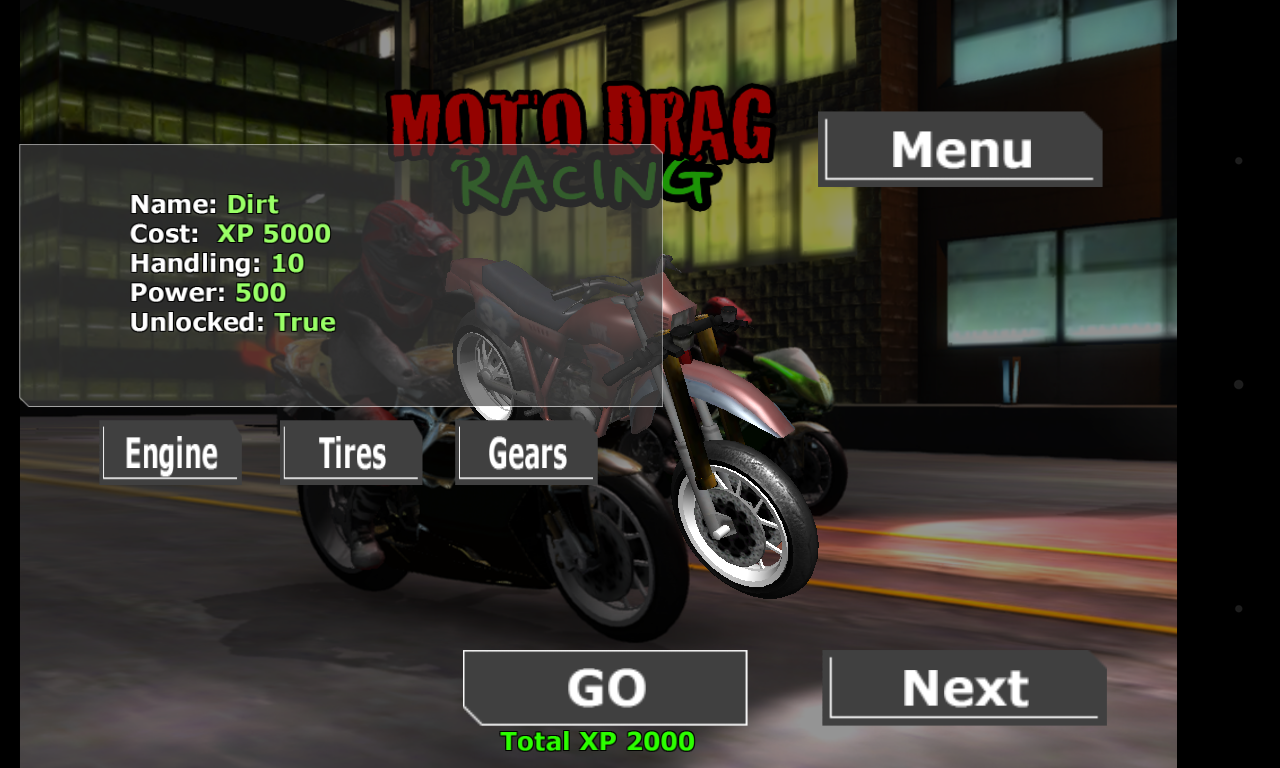The height and width of the screenshot is (768, 1280).
Task: Show the Next bike
Action: (x=964, y=688)
